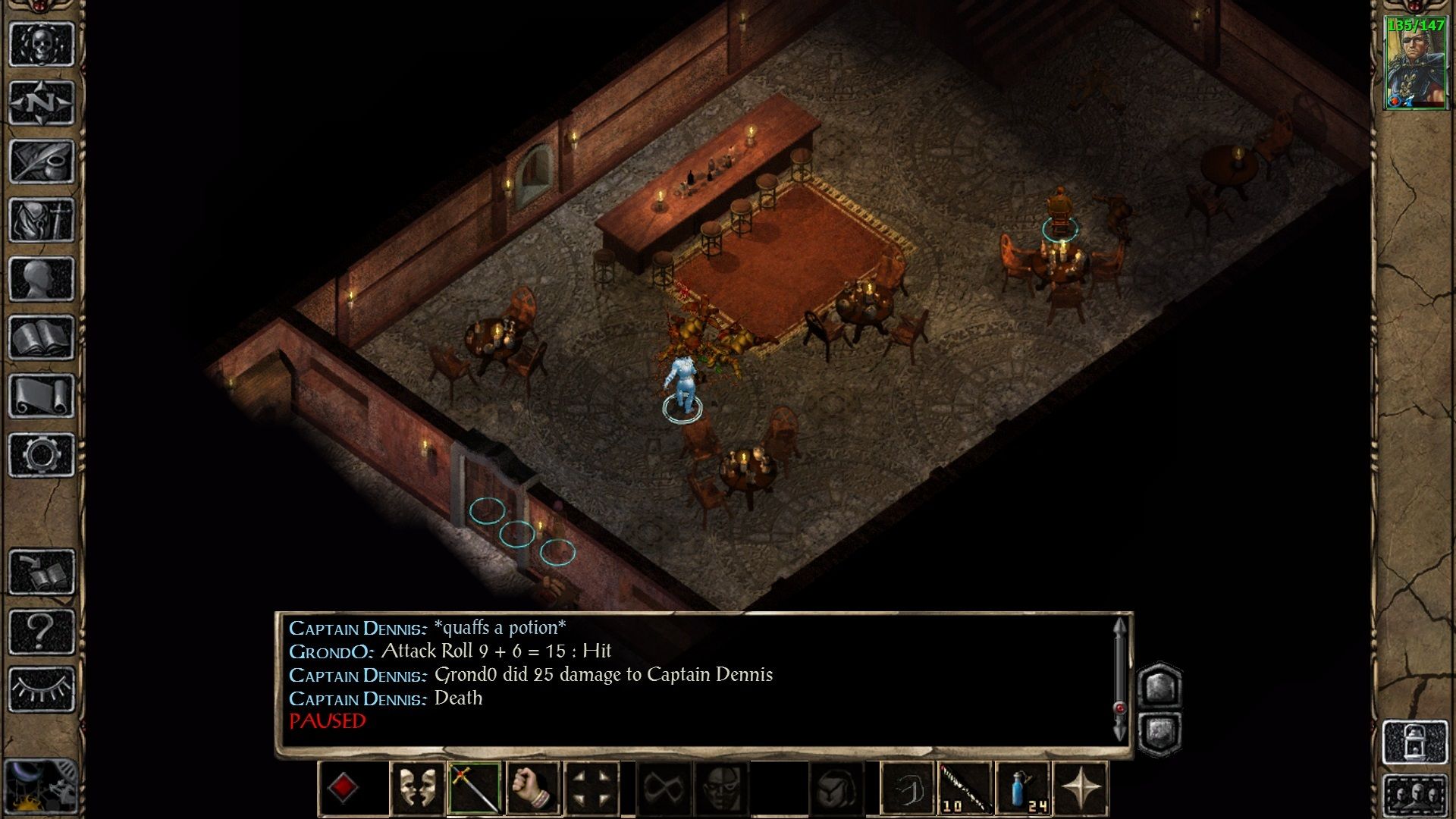Open help with the question mark button
Viewport: 1456px width, 819px height.
[x=42, y=630]
